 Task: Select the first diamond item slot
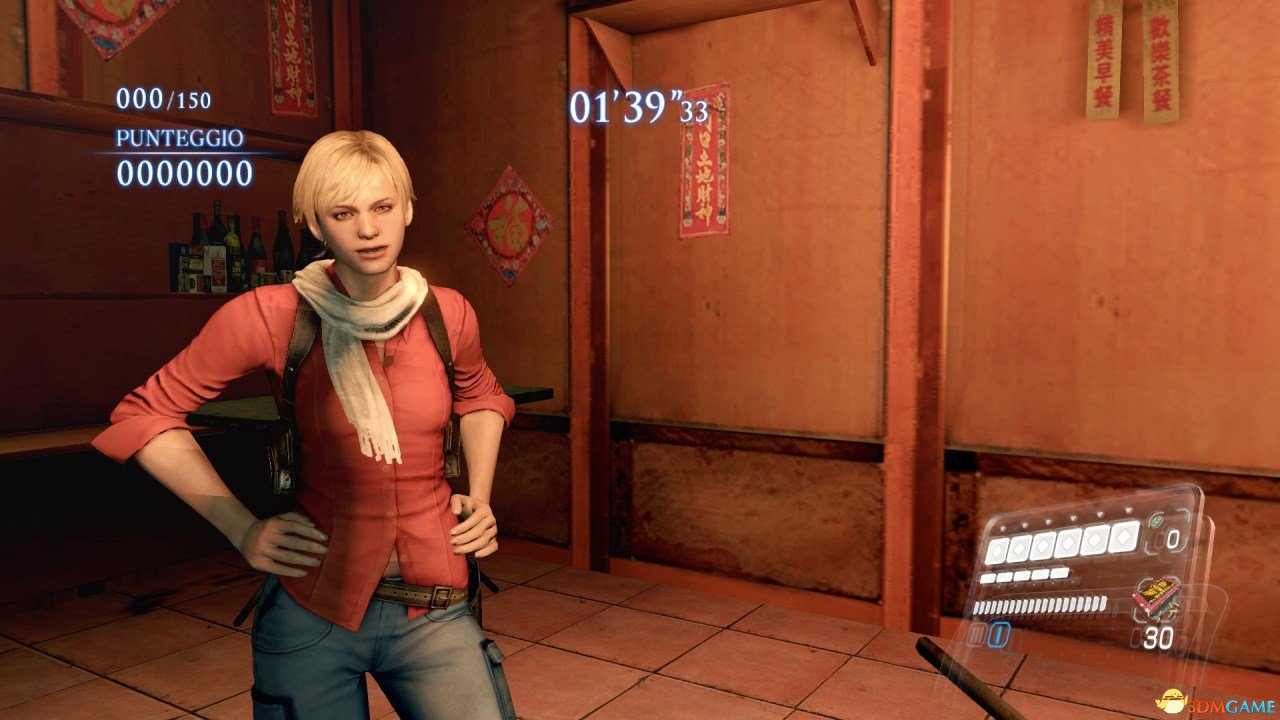(997, 549)
